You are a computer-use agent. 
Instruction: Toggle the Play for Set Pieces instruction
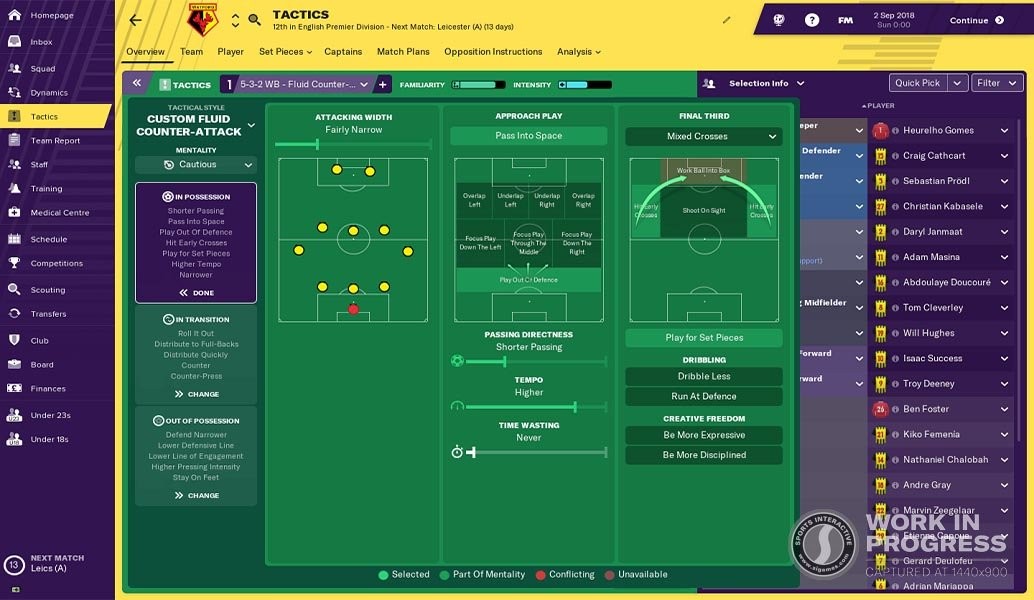(x=703, y=338)
